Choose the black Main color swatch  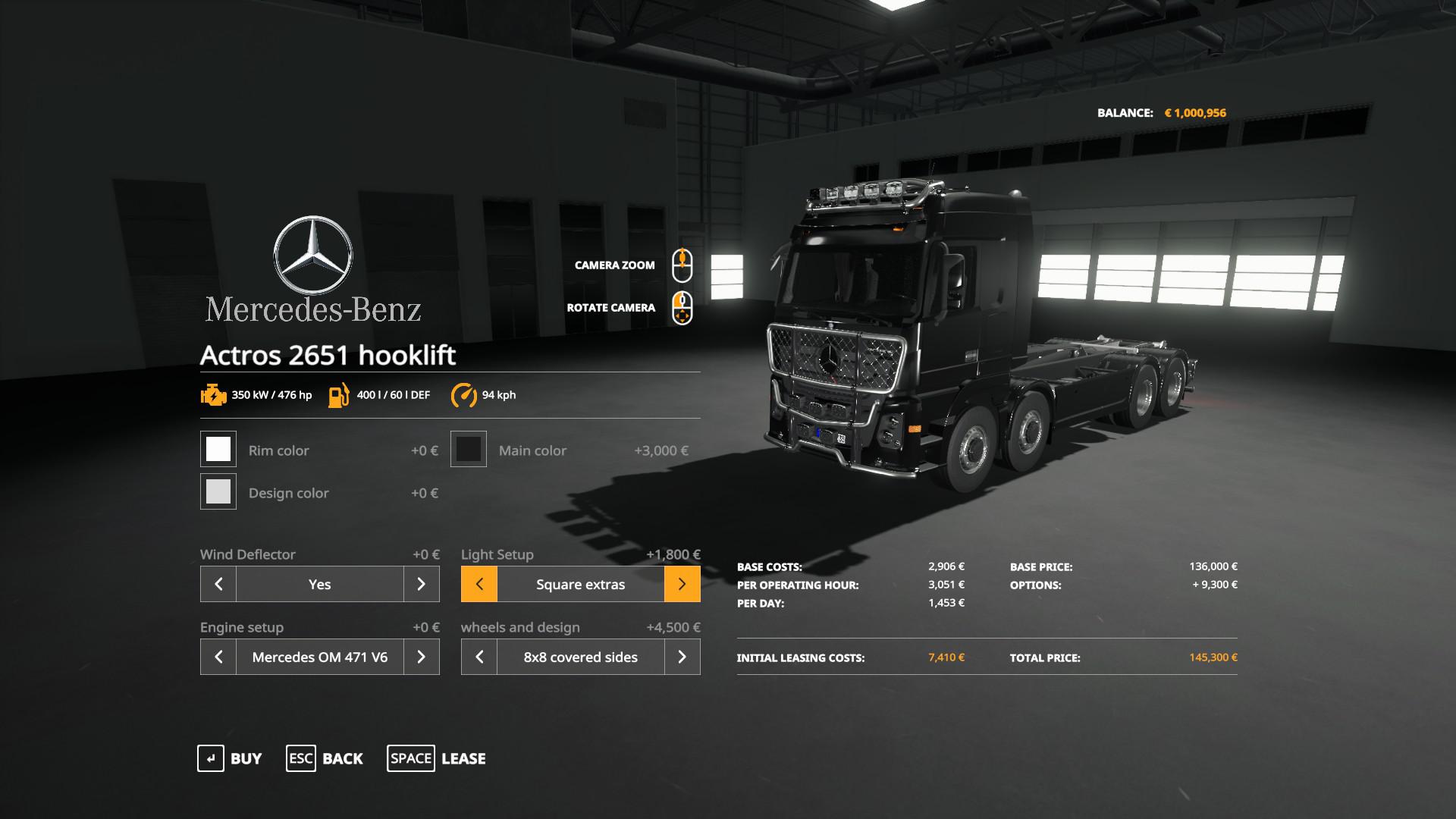[469, 449]
